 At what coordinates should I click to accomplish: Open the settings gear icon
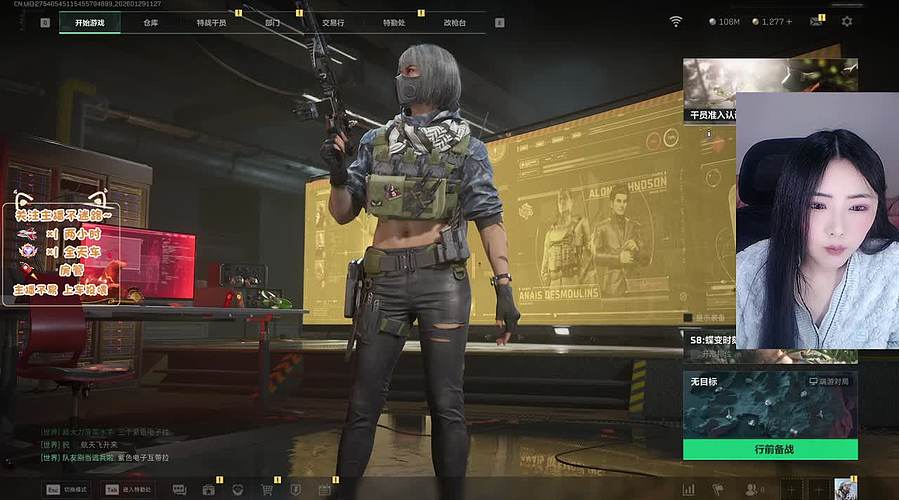(x=847, y=22)
